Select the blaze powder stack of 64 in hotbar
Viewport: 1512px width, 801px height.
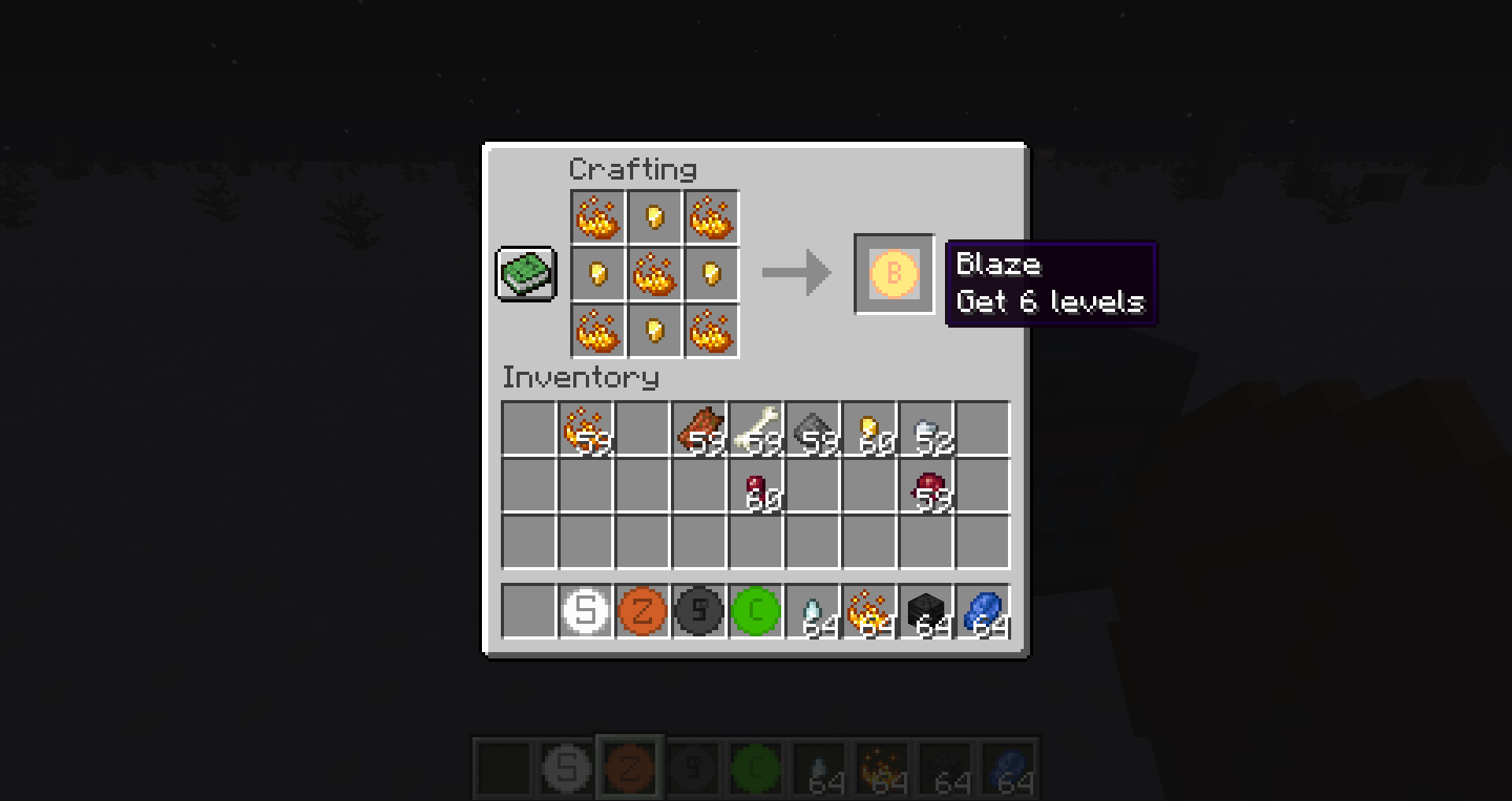point(869,612)
